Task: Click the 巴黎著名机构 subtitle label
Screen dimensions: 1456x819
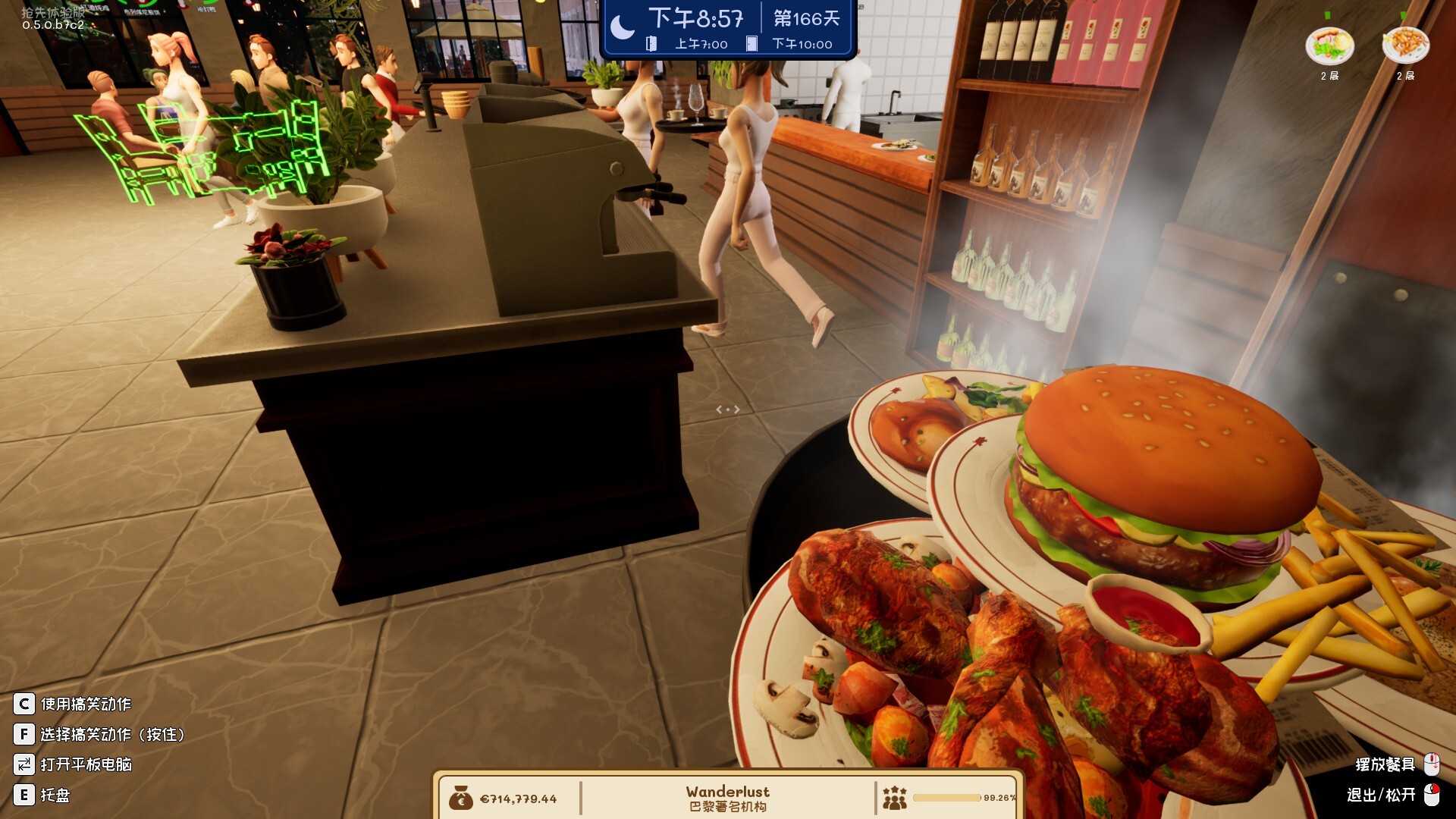Action: (x=727, y=807)
